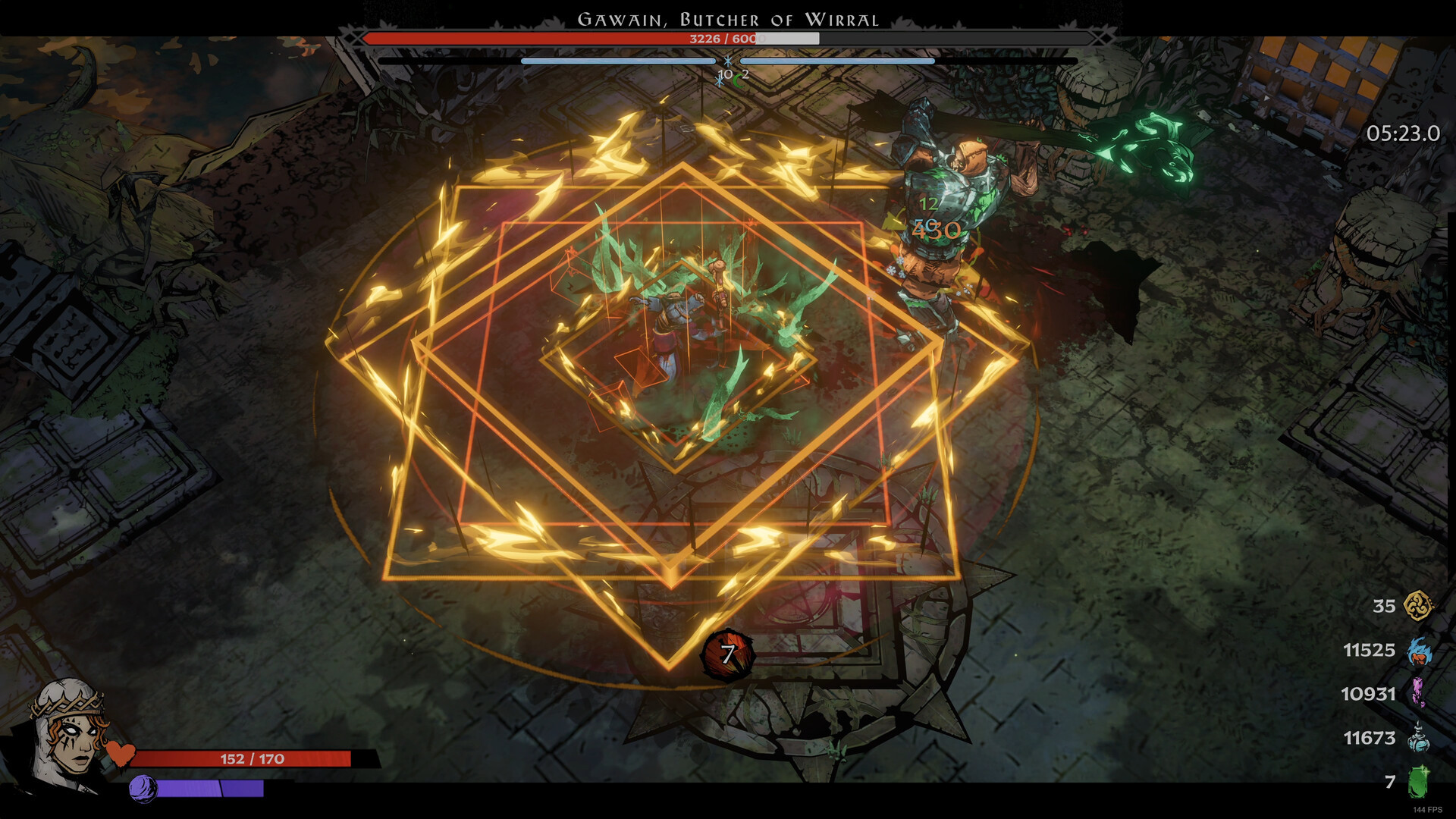Click the purple mana orb icon
1456x819 pixels.
point(142,789)
